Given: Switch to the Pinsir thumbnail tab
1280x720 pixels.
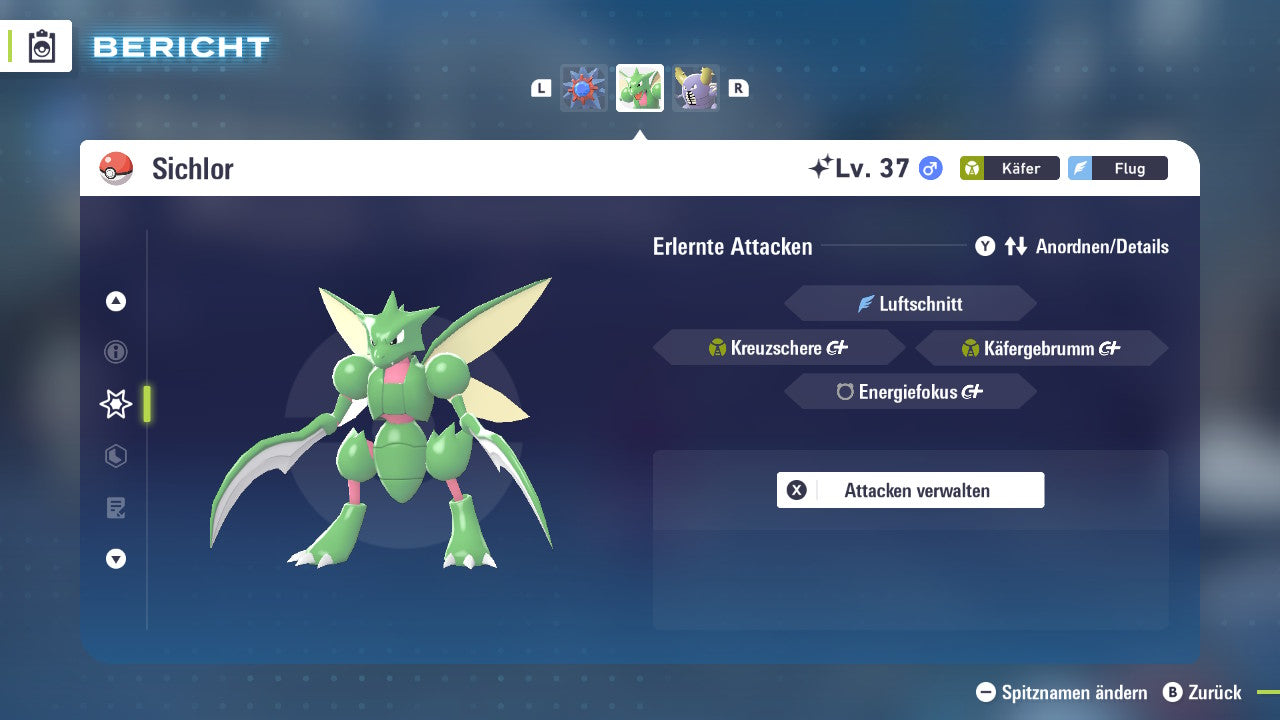Looking at the screenshot, I should click(x=696, y=87).
